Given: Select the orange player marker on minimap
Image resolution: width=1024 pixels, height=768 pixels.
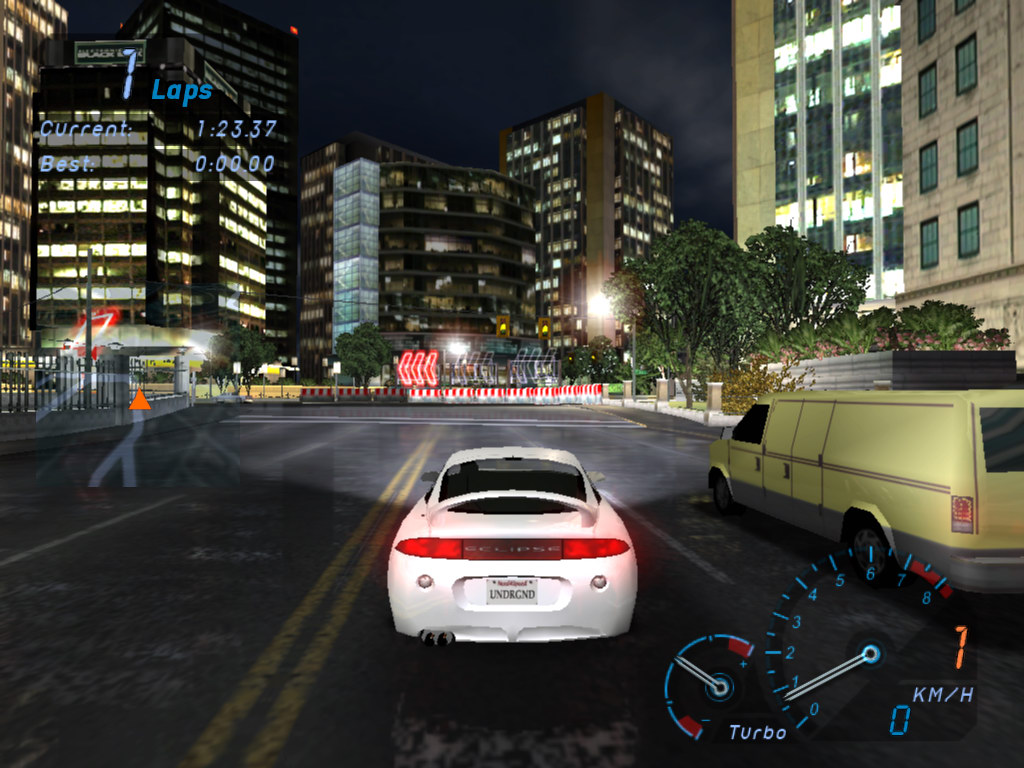Looking at the screenshot, I should [140, 400].
